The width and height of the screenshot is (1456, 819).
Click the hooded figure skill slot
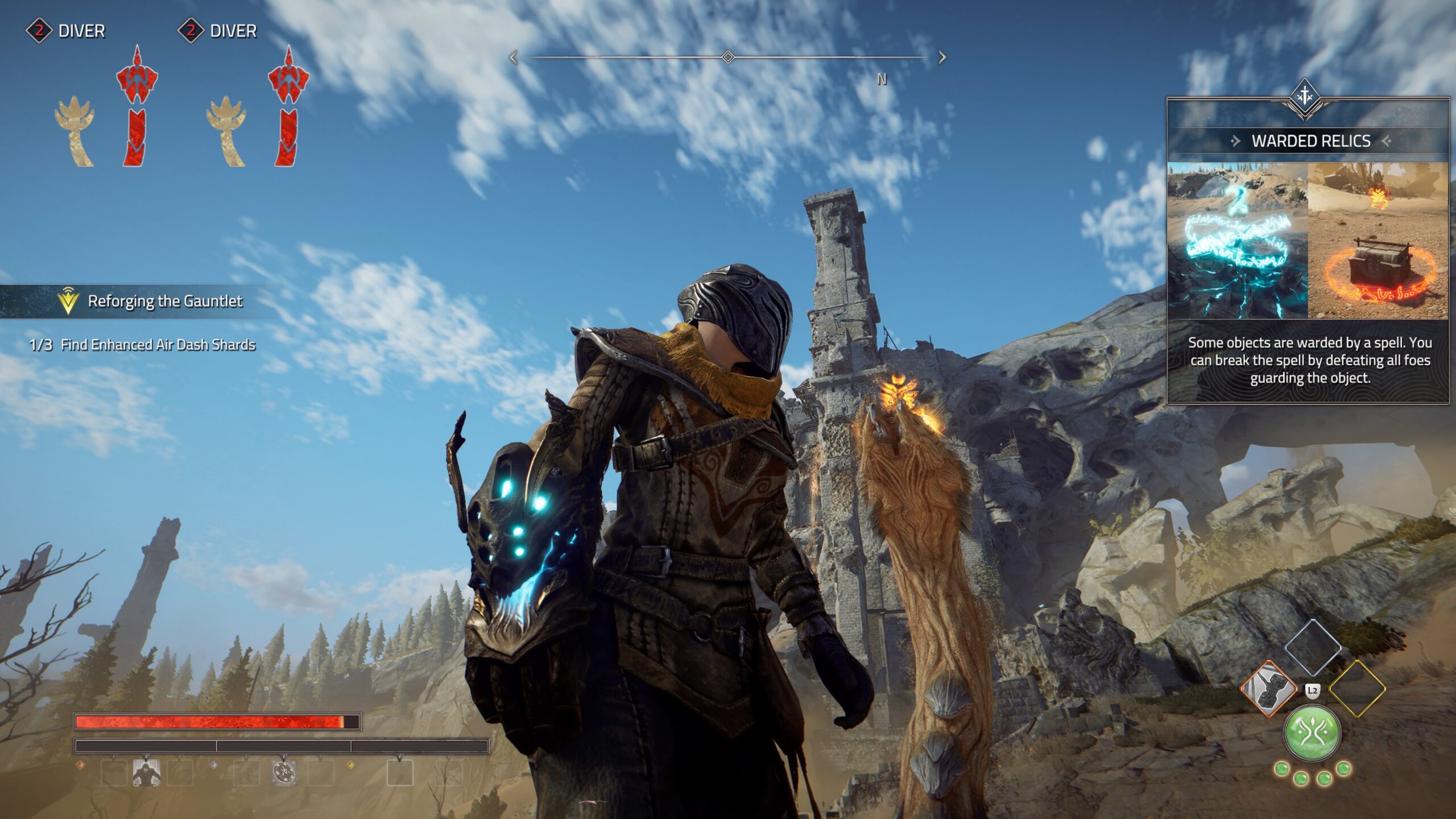pyautogui.click(x=146, y=773)
